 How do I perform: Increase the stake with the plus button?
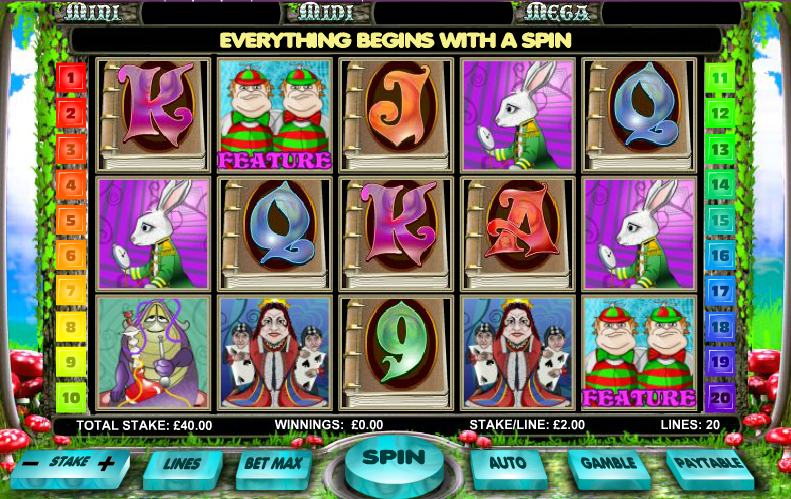(x=106, y=464)
